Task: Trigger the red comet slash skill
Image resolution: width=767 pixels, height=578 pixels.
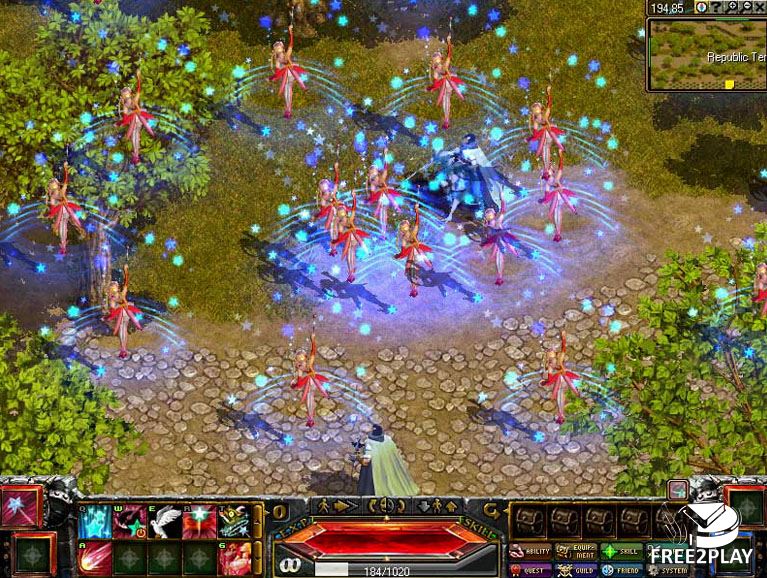Action: (x=95, y=557)
